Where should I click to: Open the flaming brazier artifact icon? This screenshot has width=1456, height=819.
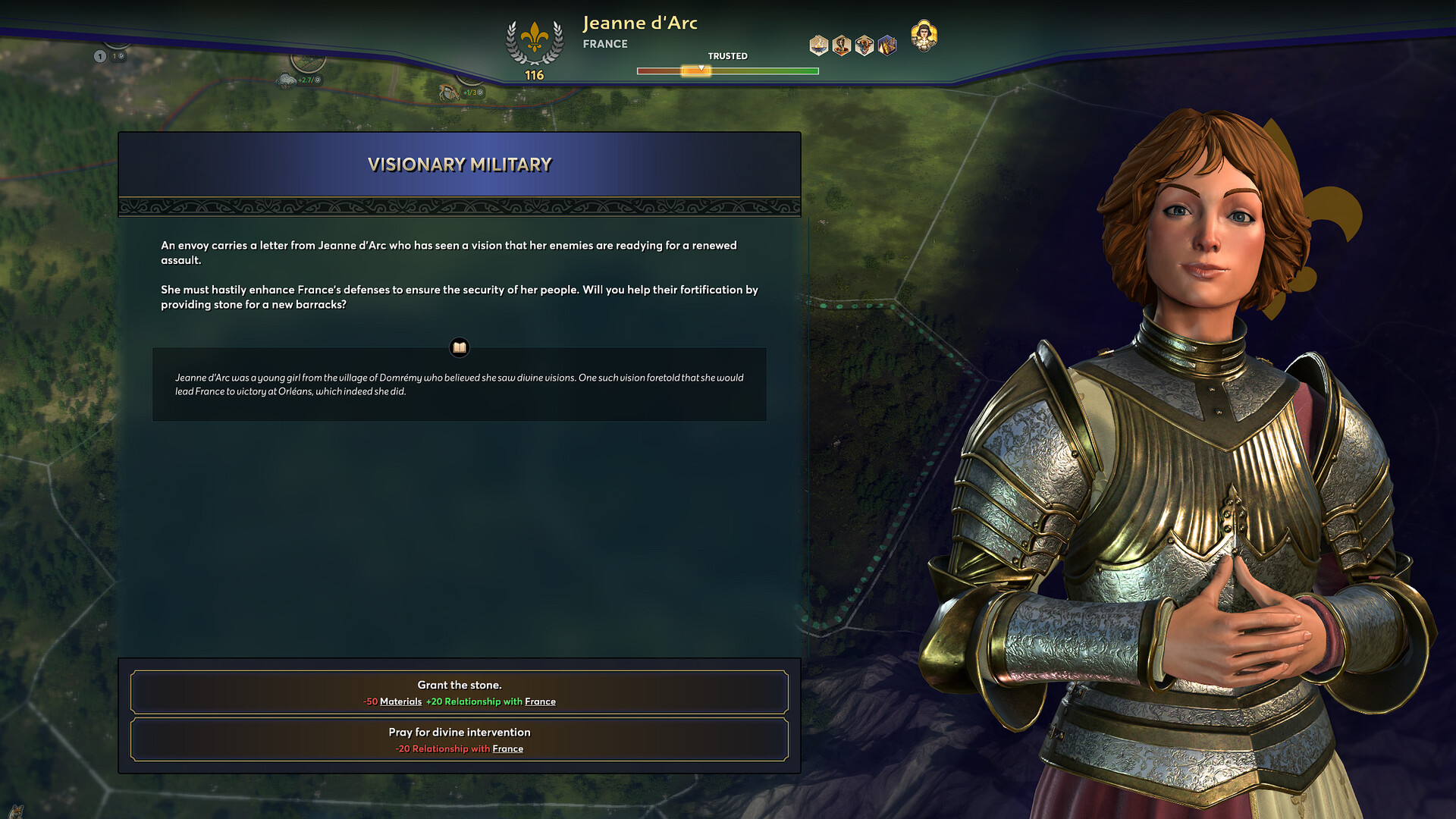819,43
